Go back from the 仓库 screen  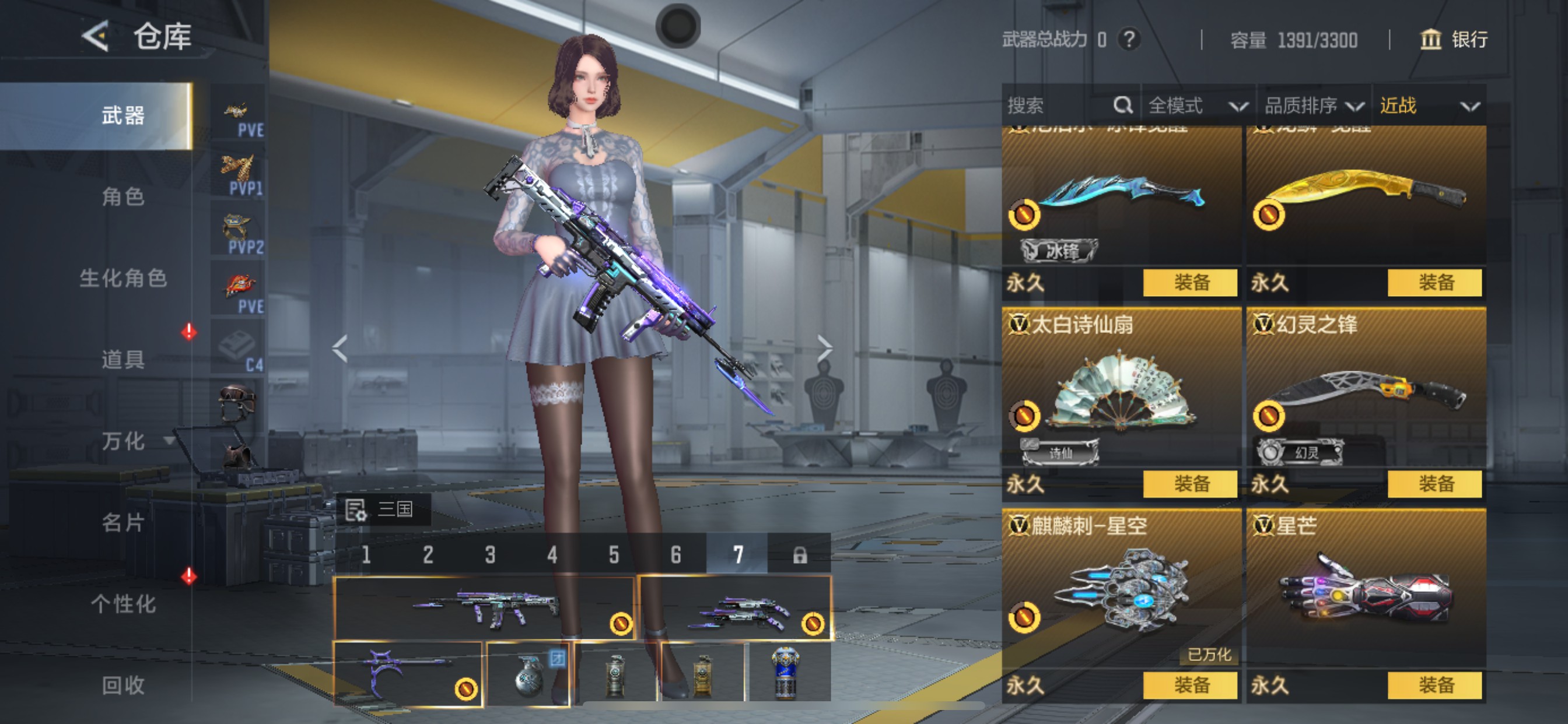(96, 37)
